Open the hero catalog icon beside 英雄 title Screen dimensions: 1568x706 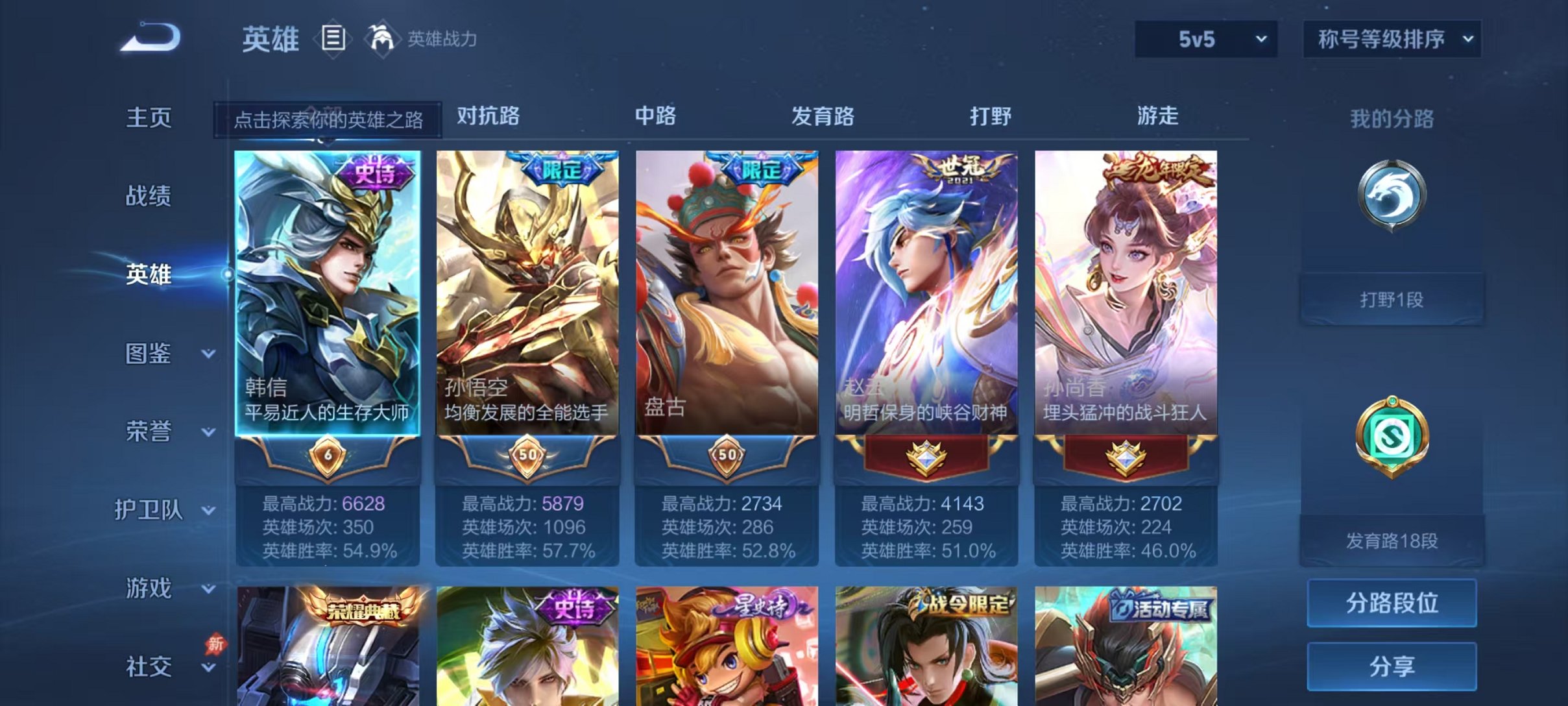pyautogui.click(x=332, y=39)
